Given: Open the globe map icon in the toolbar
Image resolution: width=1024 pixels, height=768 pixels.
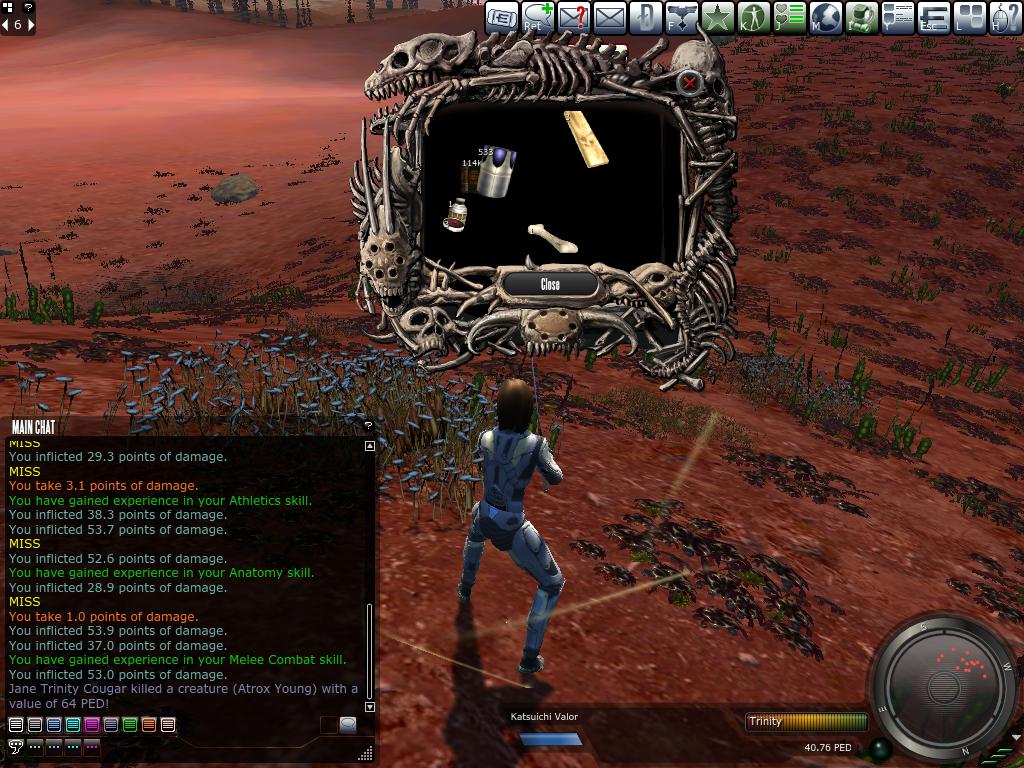Looking at the screenshot, I should coord(826,18).
